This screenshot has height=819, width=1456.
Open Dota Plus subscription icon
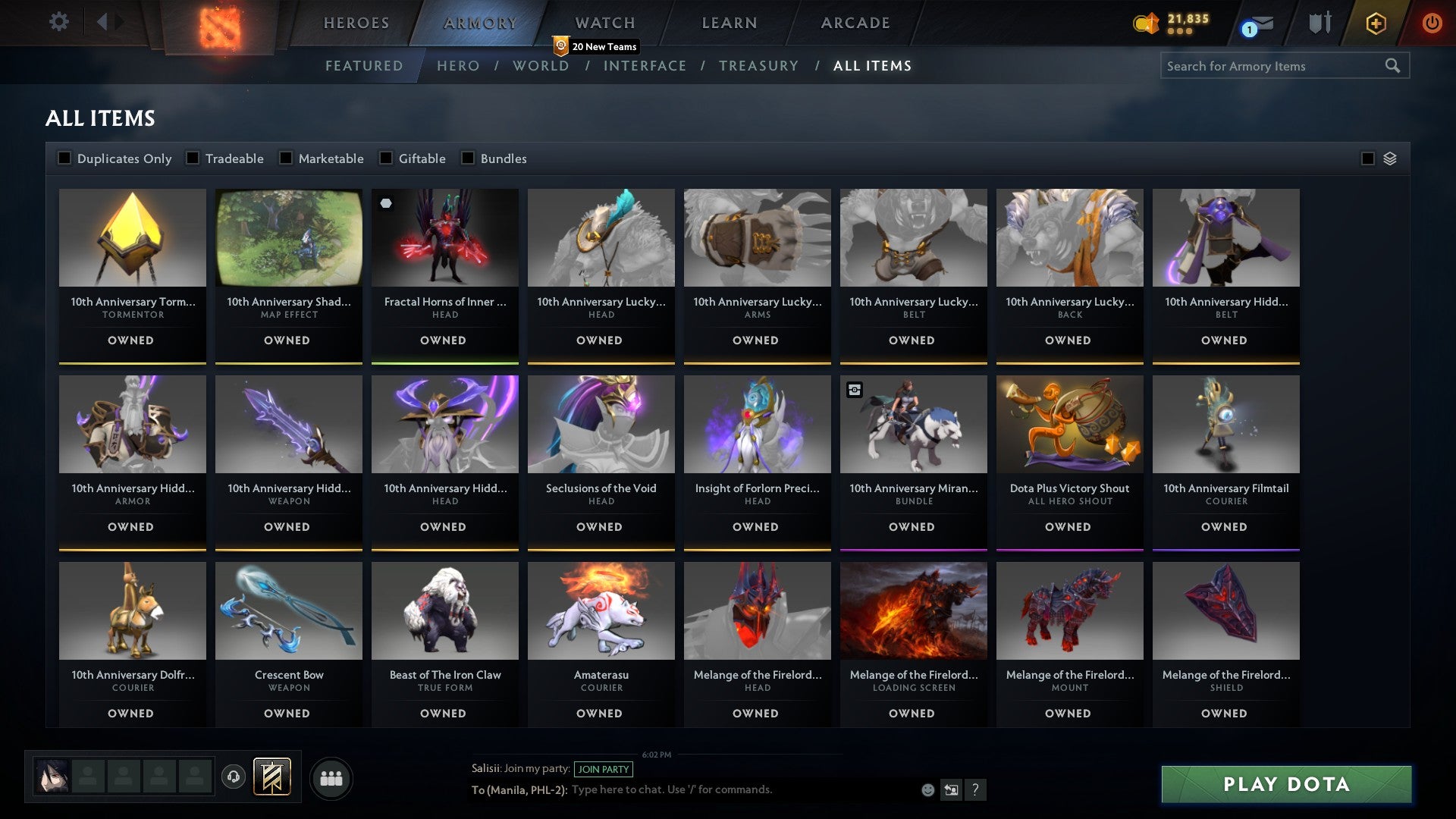coord(1375,23)
